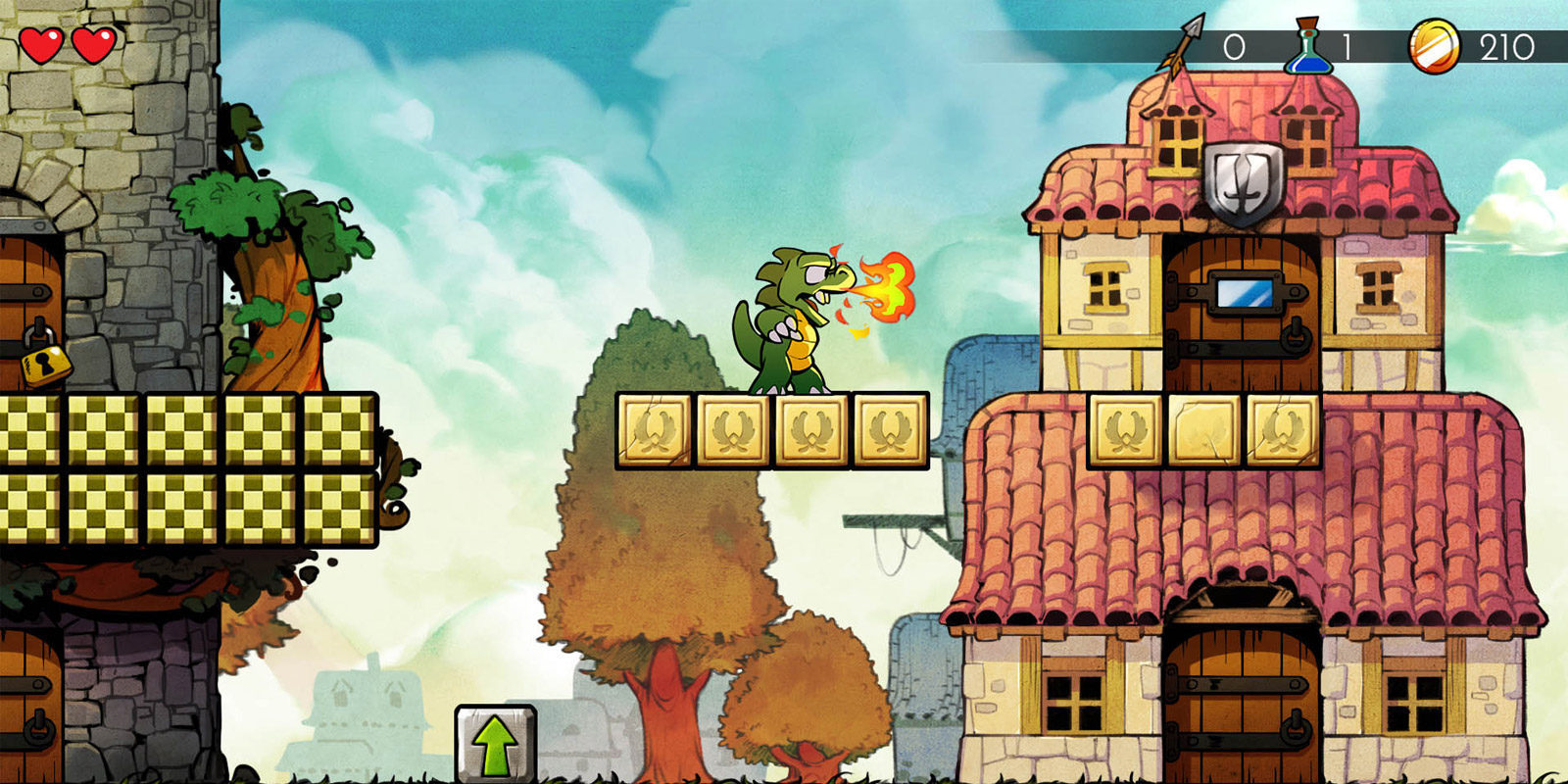This screenshot has height=784, width=1568.
Task: Click the second red heart indicator
Action: 92,43
